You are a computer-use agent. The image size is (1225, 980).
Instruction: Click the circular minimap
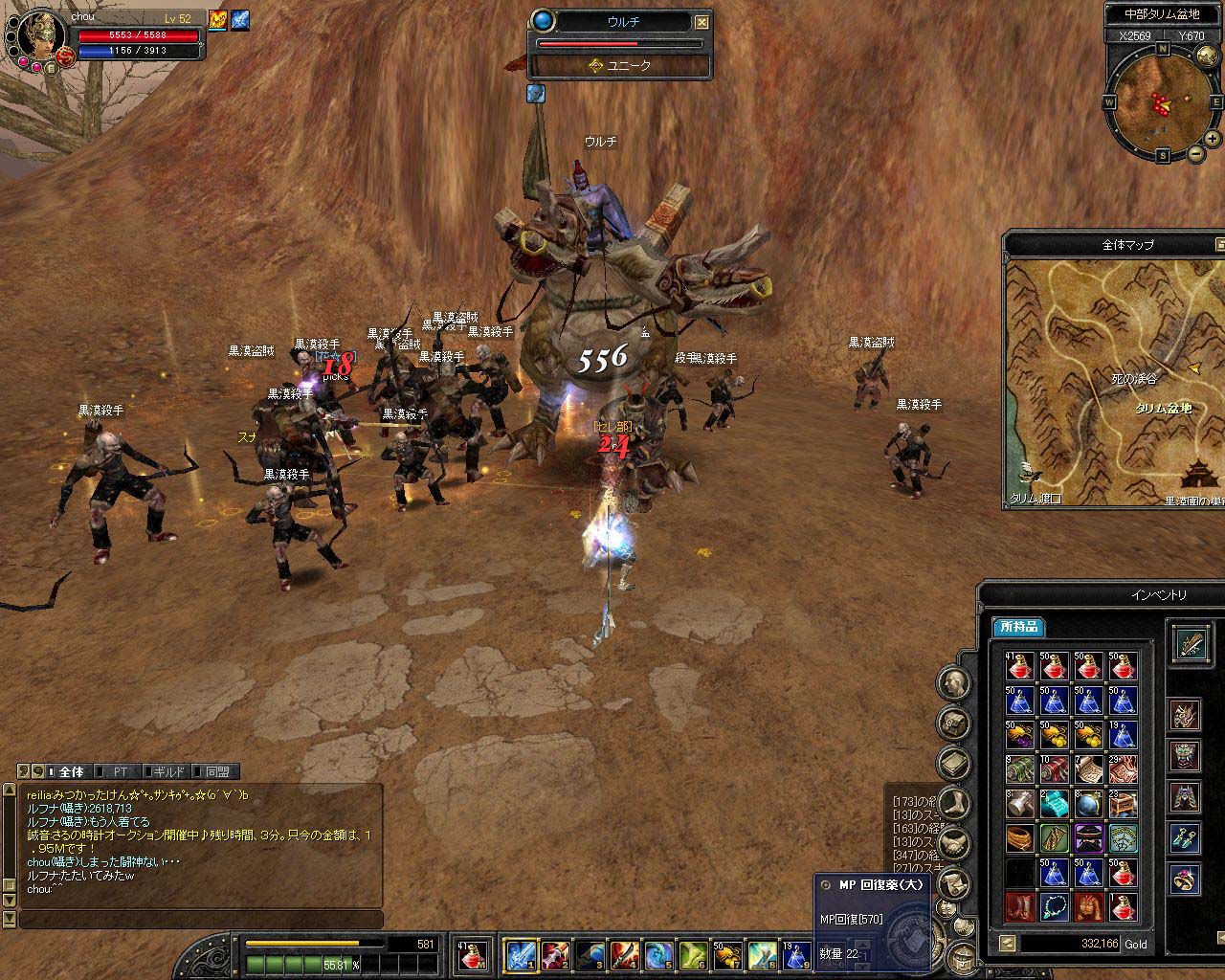coord(1162,100)
